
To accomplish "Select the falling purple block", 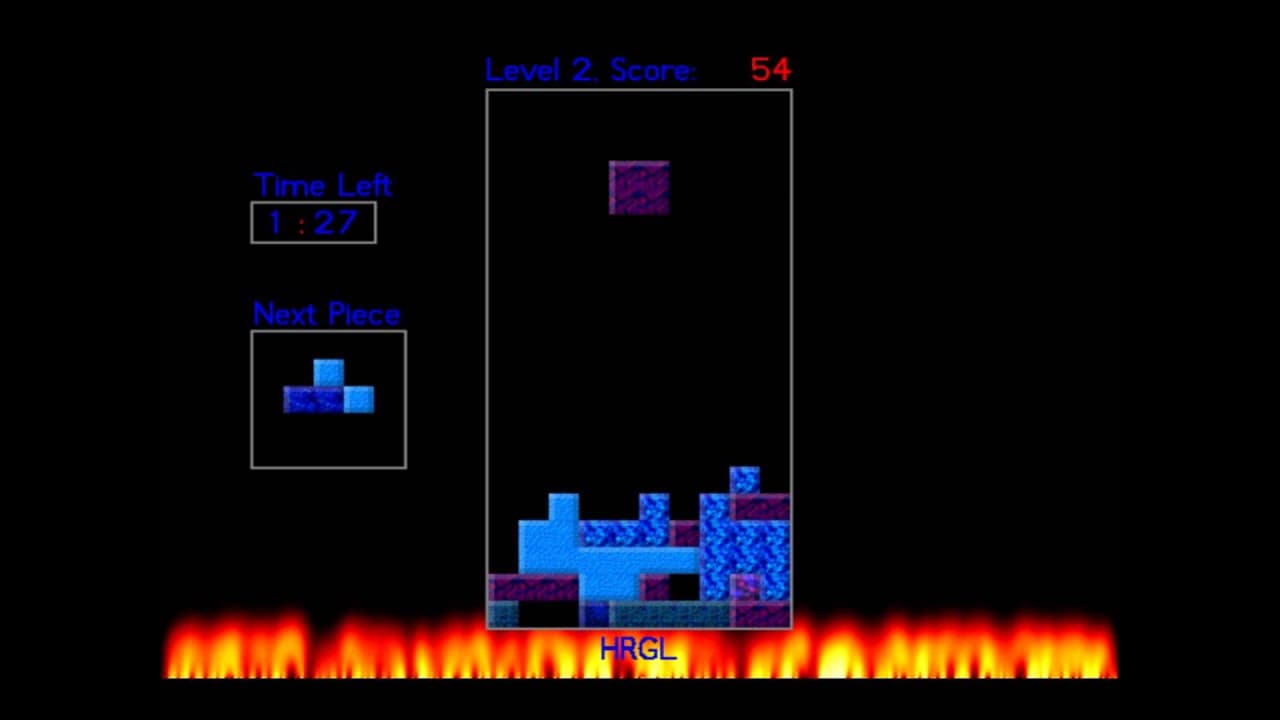I will 638,187.
